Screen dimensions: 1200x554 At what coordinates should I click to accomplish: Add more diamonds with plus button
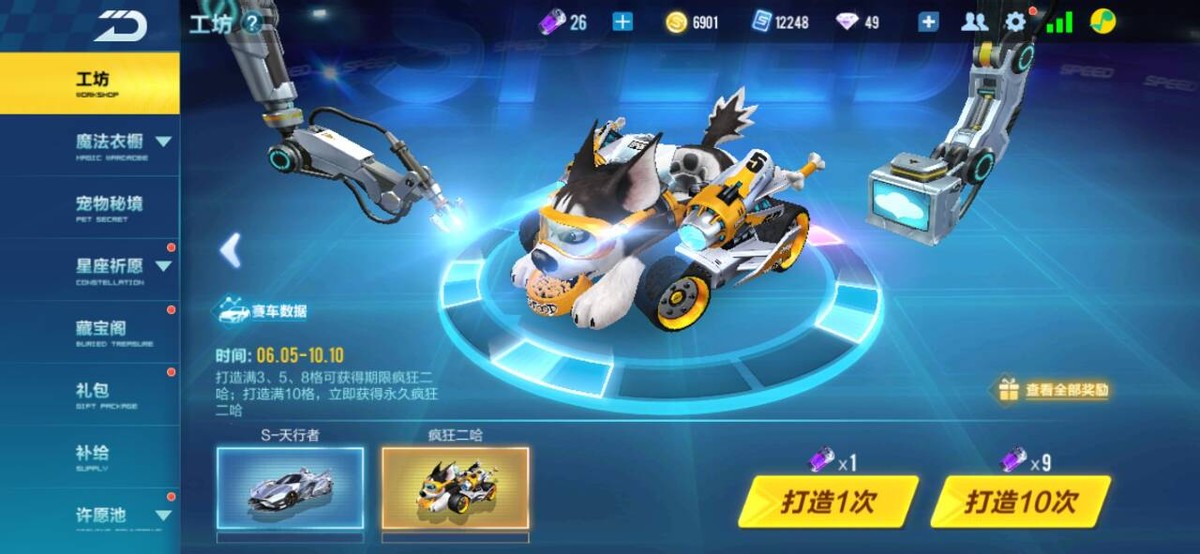(928, 22)
